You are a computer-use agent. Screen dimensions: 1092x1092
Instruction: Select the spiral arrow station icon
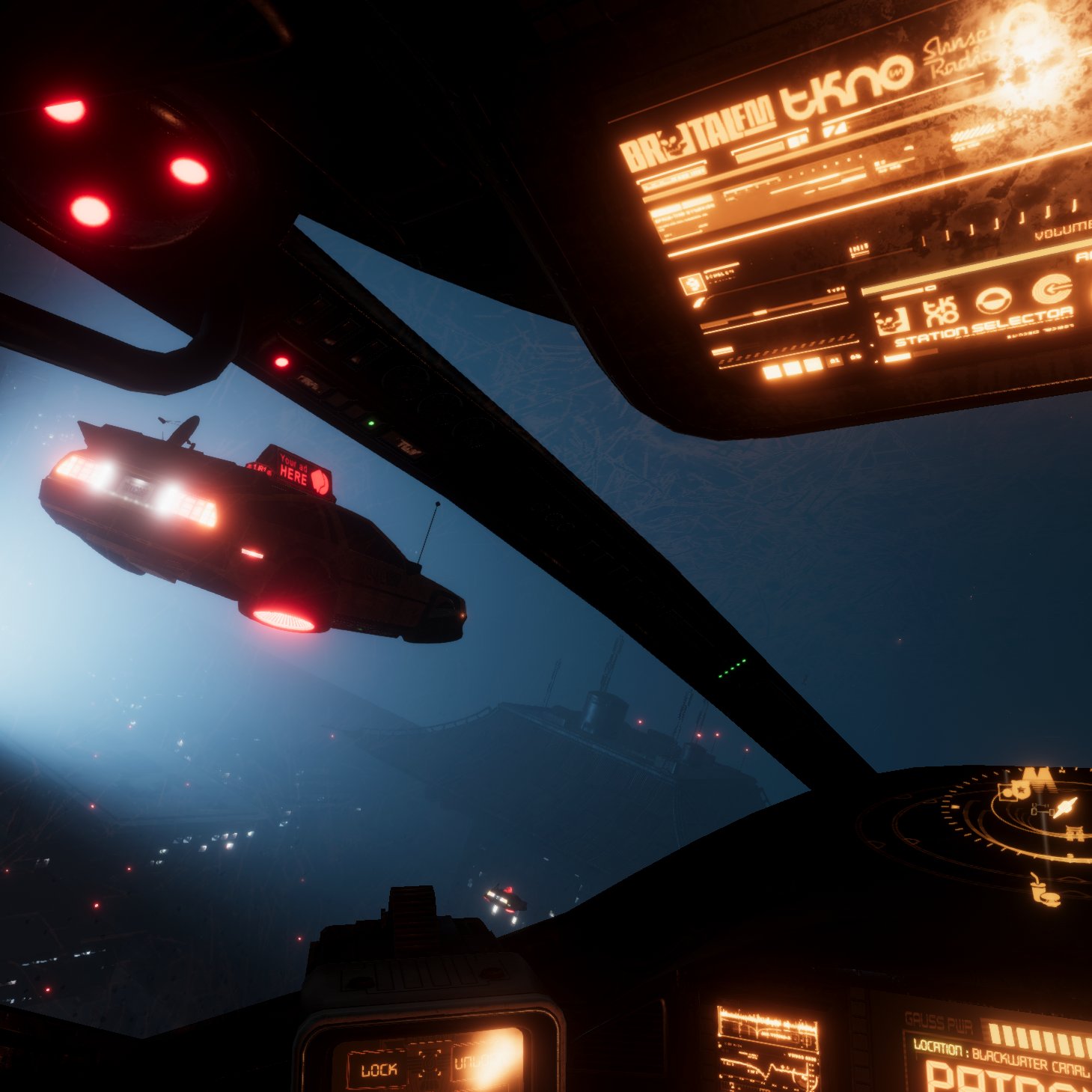point(1052,289)
